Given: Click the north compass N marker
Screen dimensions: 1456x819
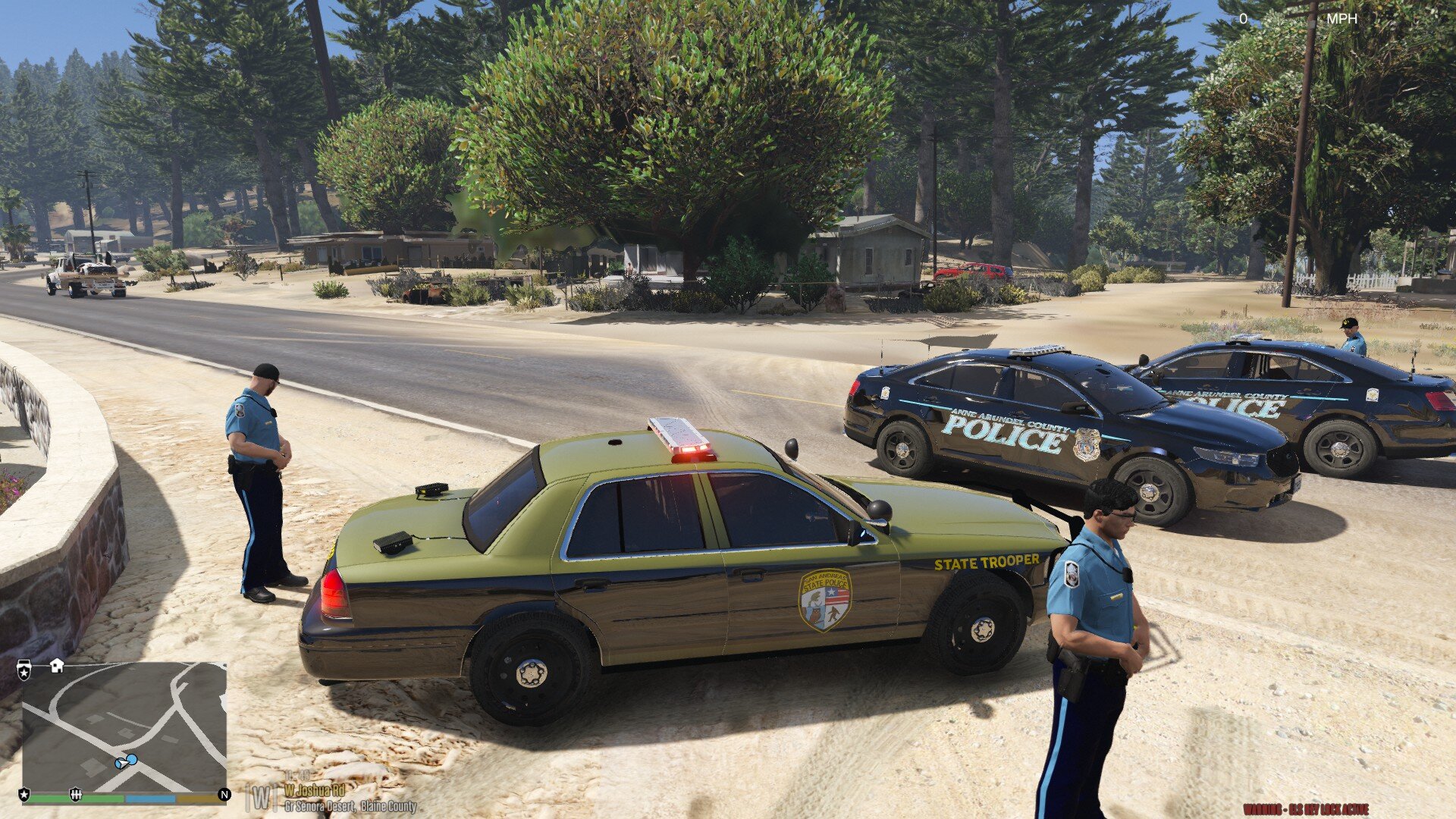Looking at the screenshot, I should tap(224, 794).
